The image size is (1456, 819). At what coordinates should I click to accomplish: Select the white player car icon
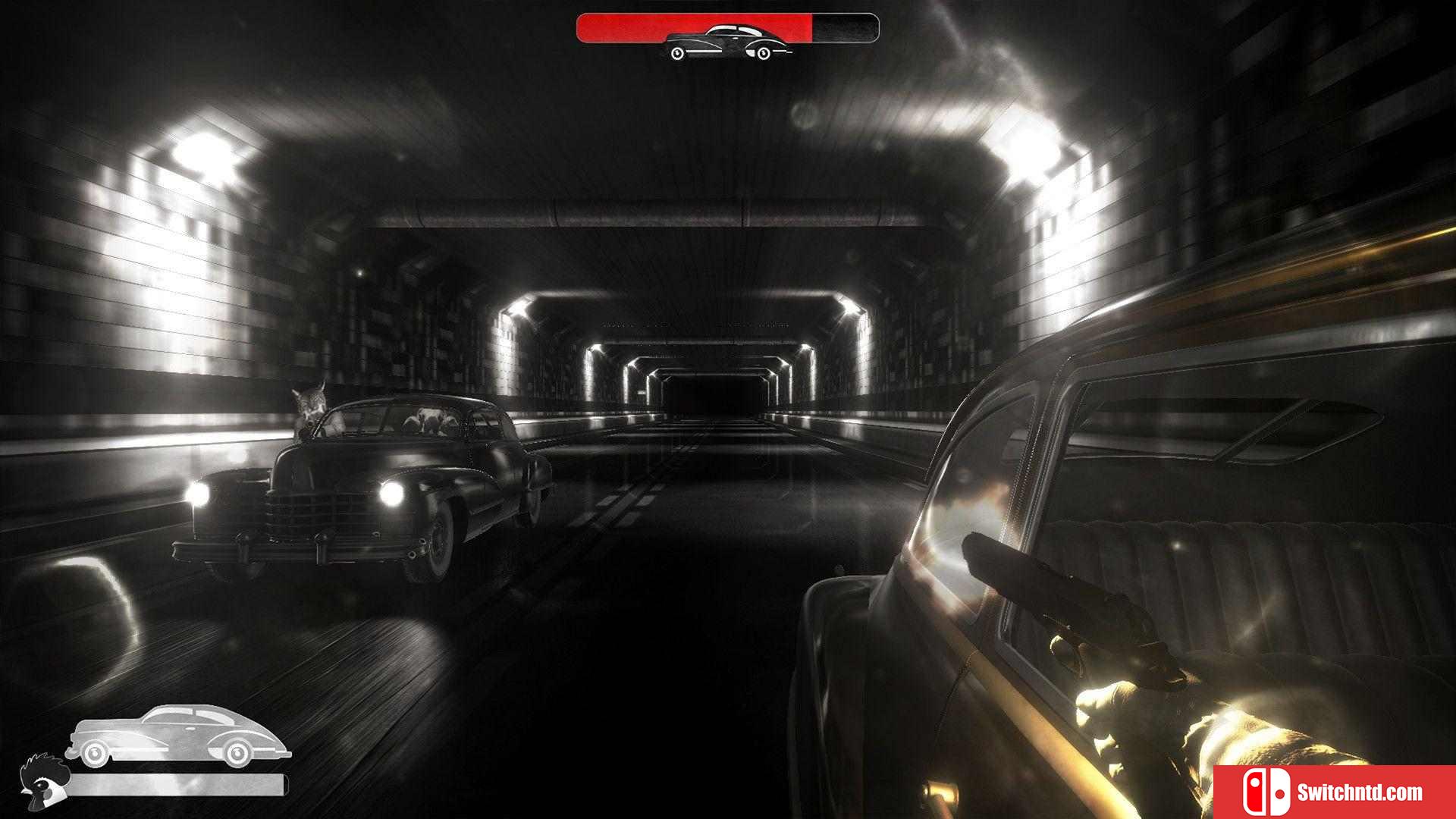177,735
